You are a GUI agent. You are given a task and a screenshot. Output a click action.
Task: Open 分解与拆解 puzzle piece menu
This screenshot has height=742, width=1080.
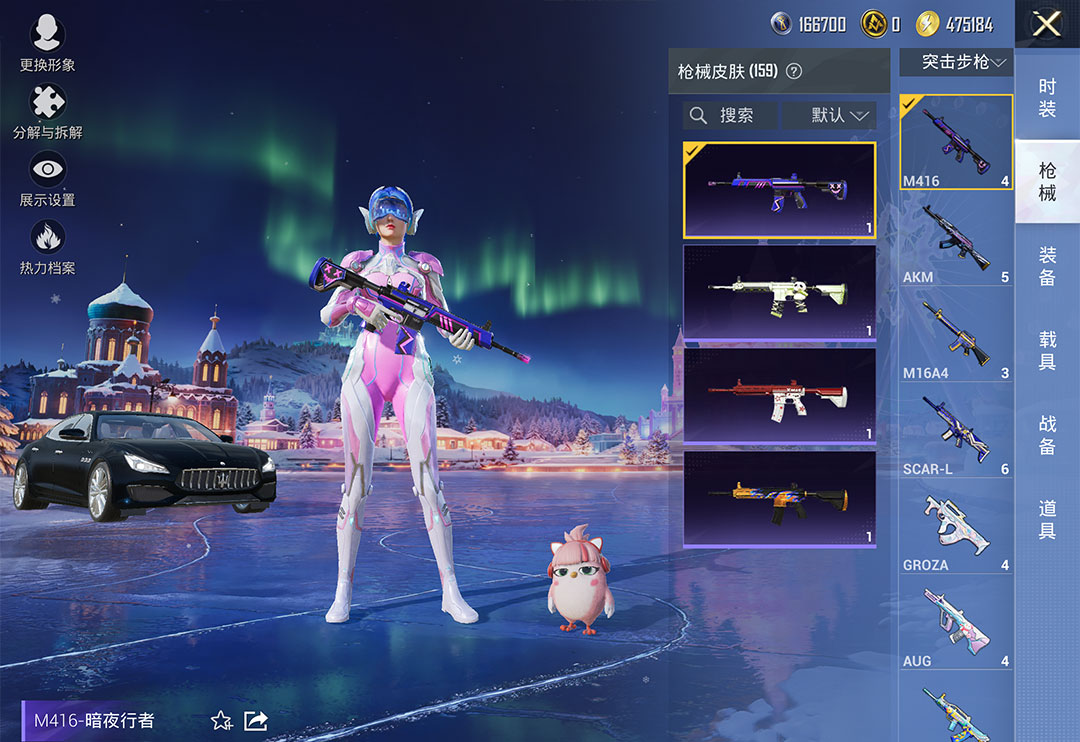47,110
